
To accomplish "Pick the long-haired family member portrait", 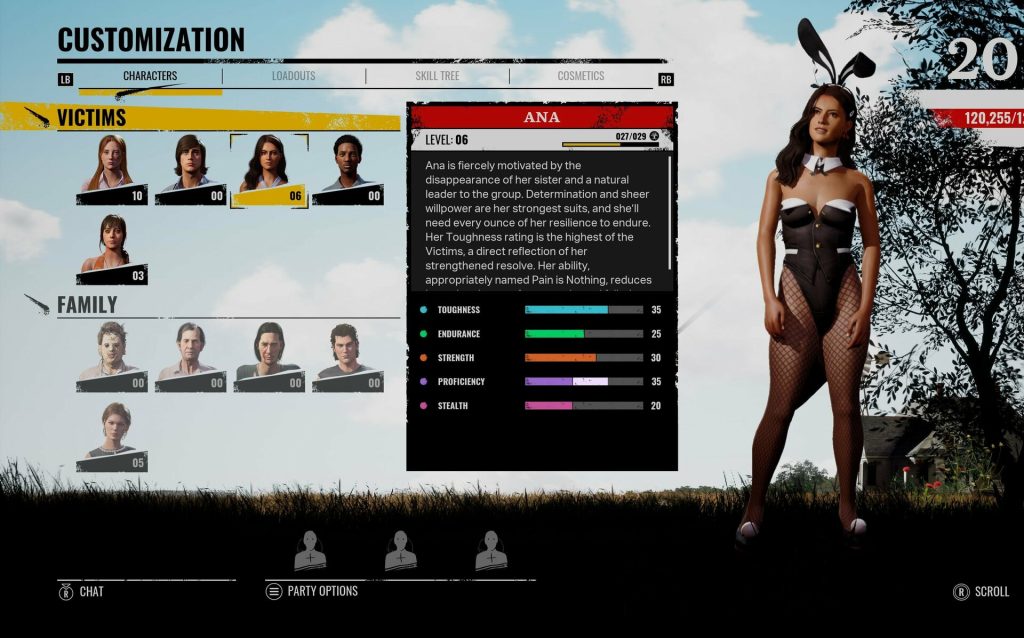I will (268, 356).
